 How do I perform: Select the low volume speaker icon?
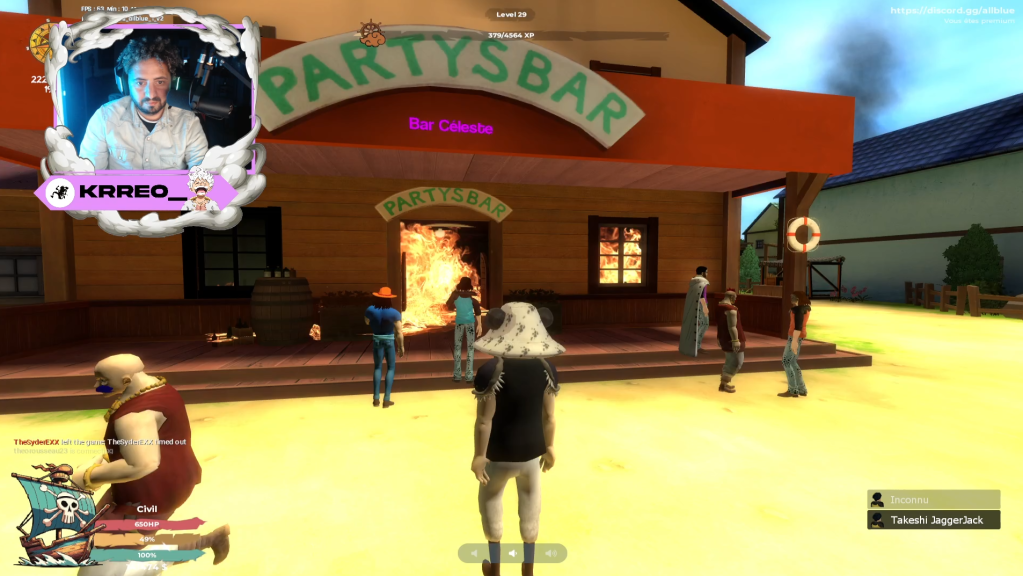tap(476, 553)
